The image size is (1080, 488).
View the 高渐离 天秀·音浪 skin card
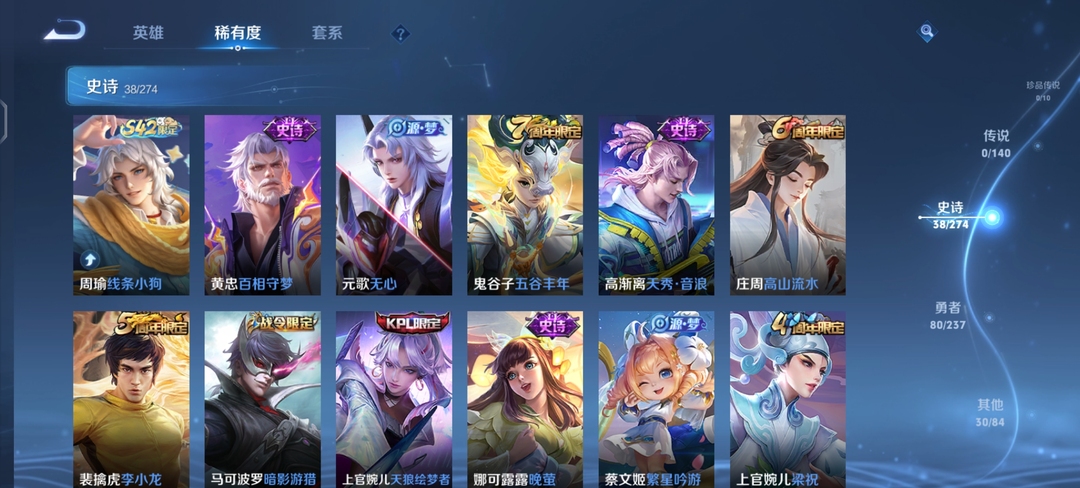pyautogui.click(x=656, y=205)
